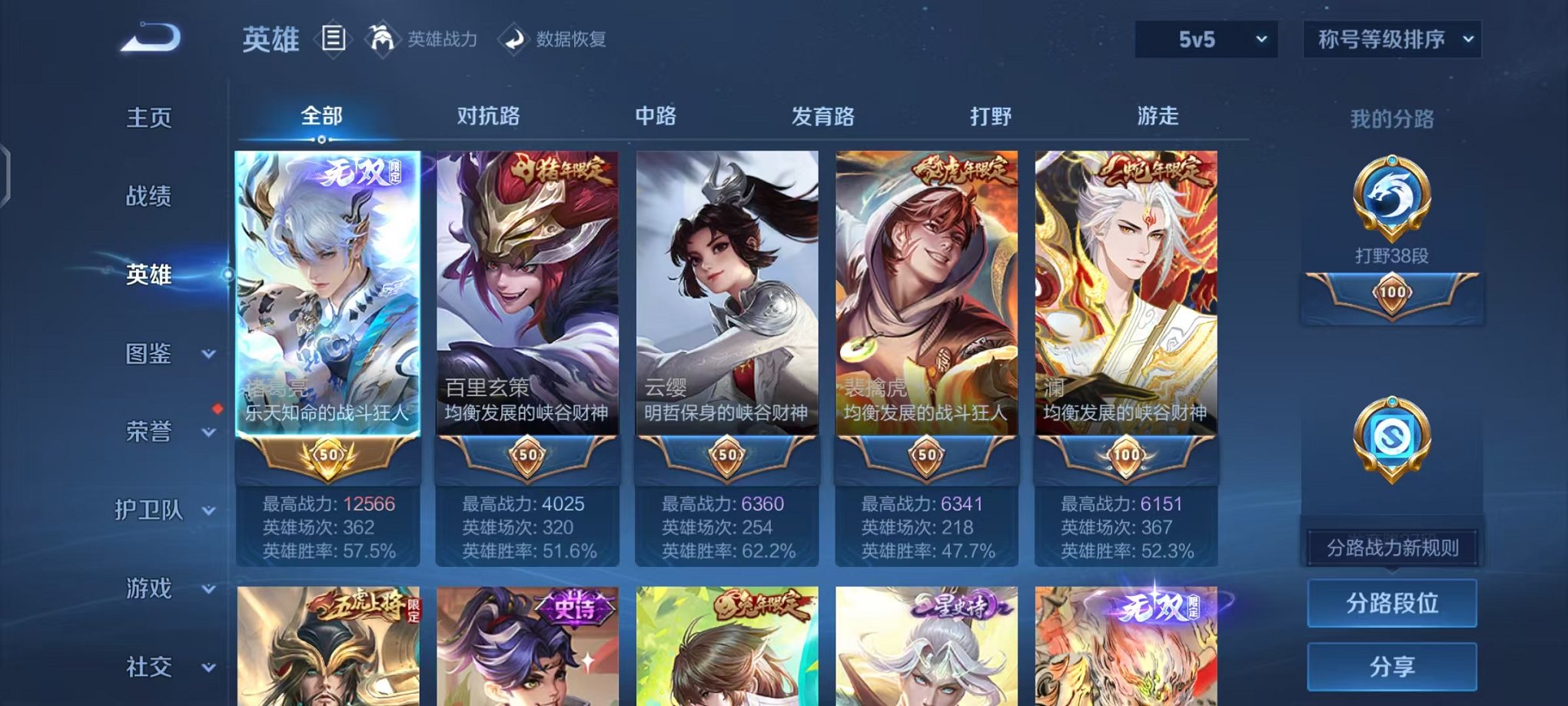Open the hero list icon beside 英雄 title
Screen dimensions: 1568x706
(332, 39)
